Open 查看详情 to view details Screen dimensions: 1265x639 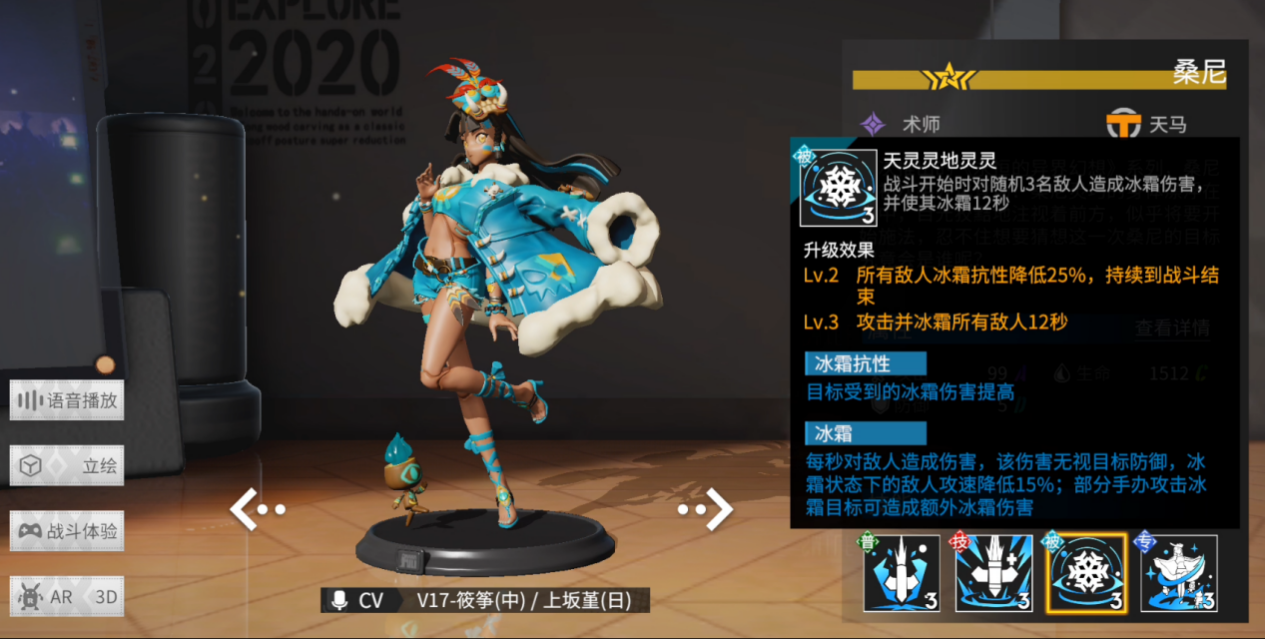tap(1172, 328)
